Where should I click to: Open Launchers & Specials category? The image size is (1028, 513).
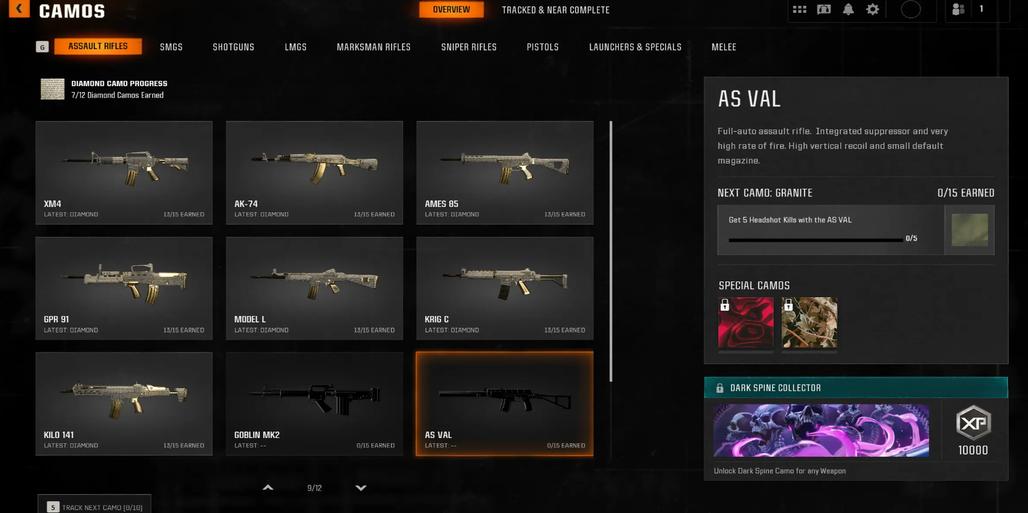[x=635, y=47]
